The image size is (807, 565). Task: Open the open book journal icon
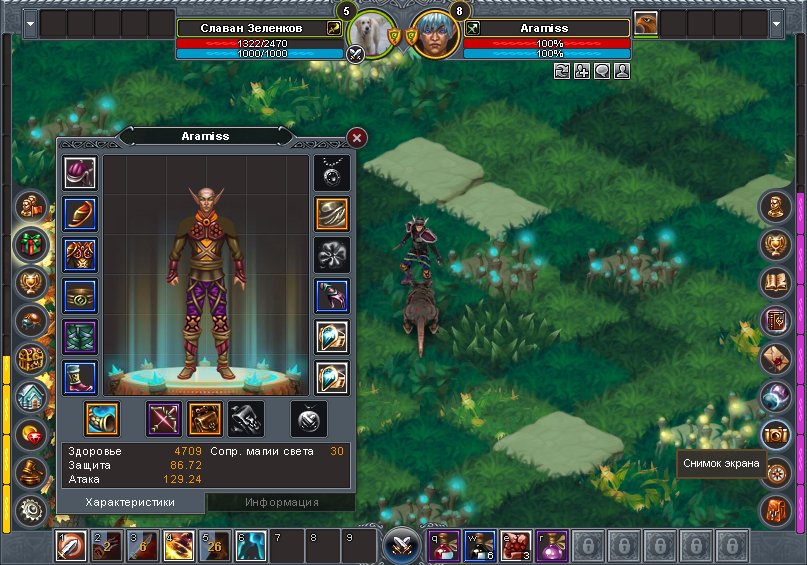[x=775, y=282]
